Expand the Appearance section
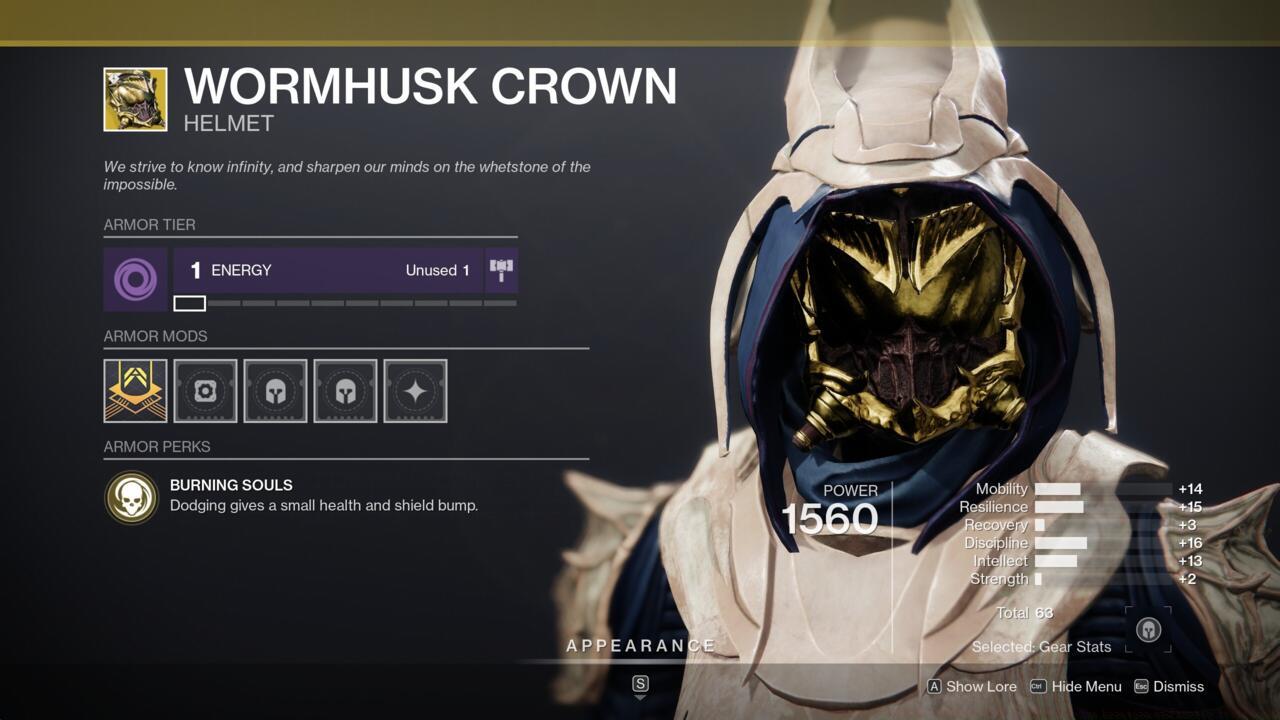Image resolution: width=1280 pixels, height=720 pixels. pos(640,645)
